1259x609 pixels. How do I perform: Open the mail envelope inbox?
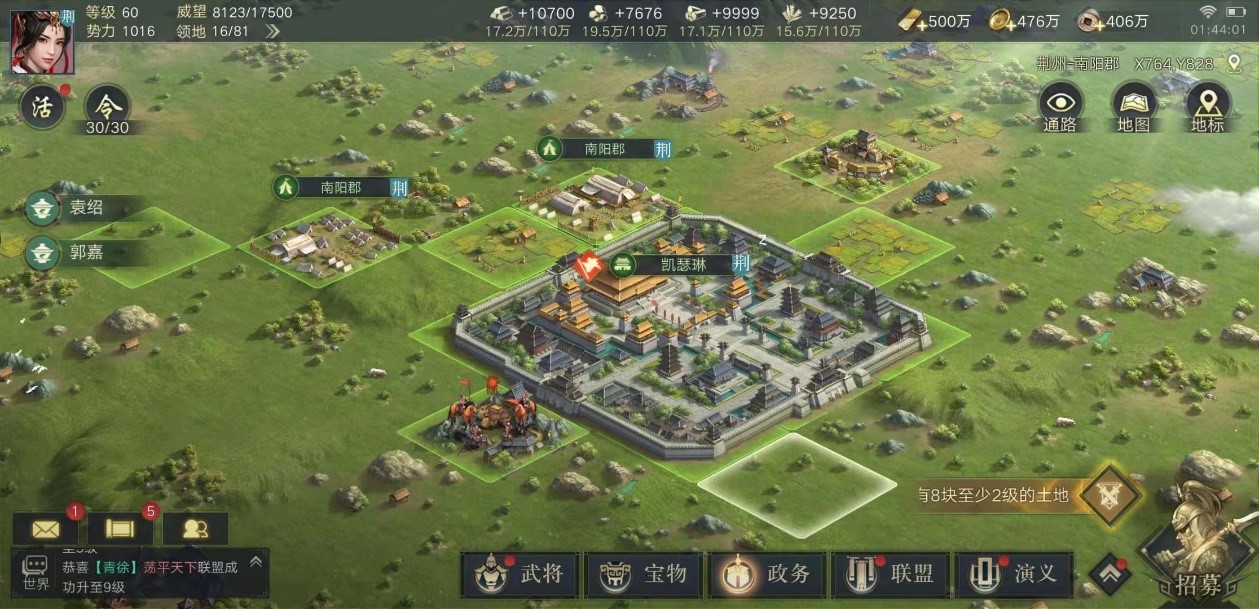click(46, 529)
